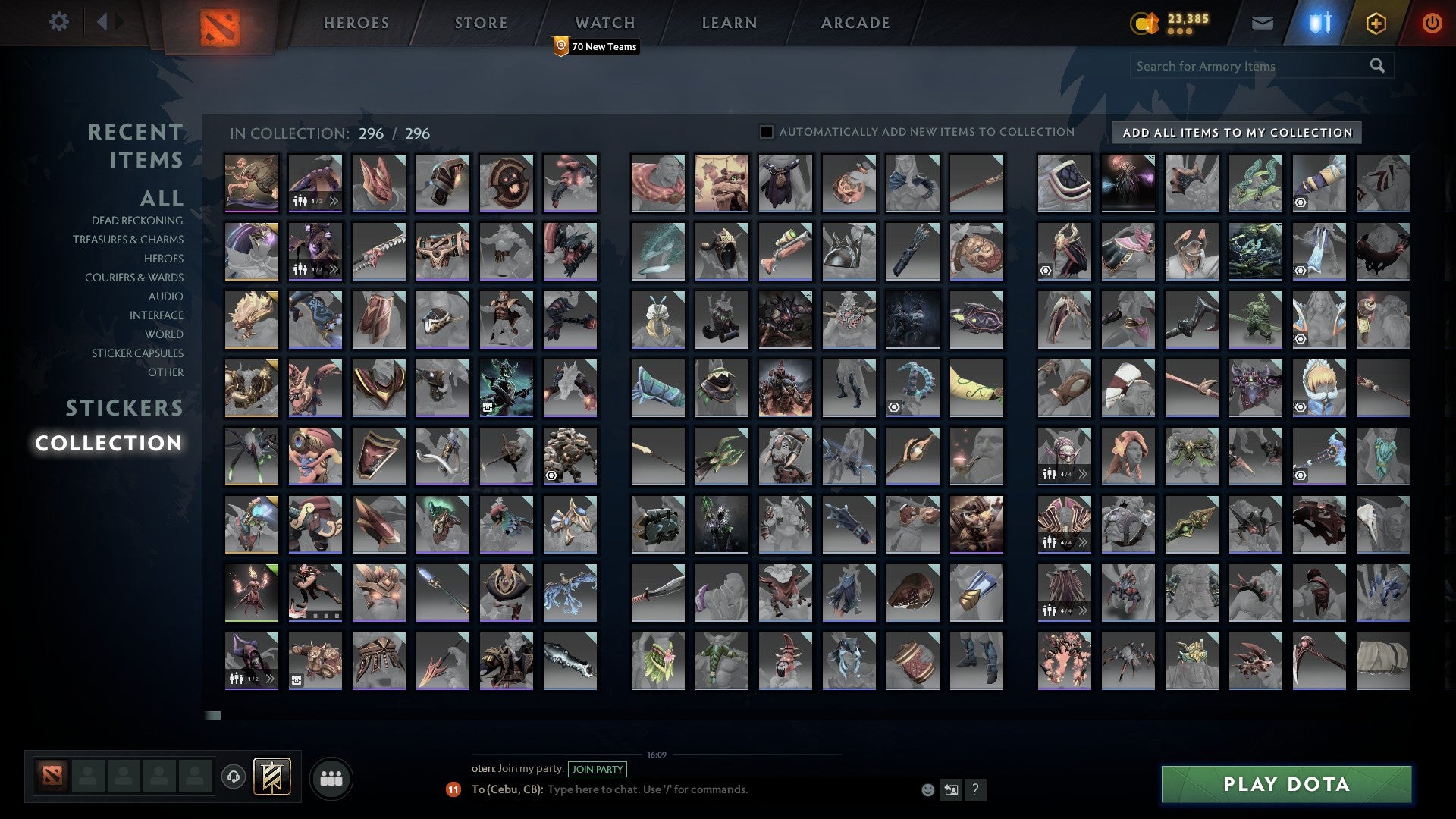1456x819 pixels.
Task: Click the red power button icon
Action: (x=1432, y=23)
